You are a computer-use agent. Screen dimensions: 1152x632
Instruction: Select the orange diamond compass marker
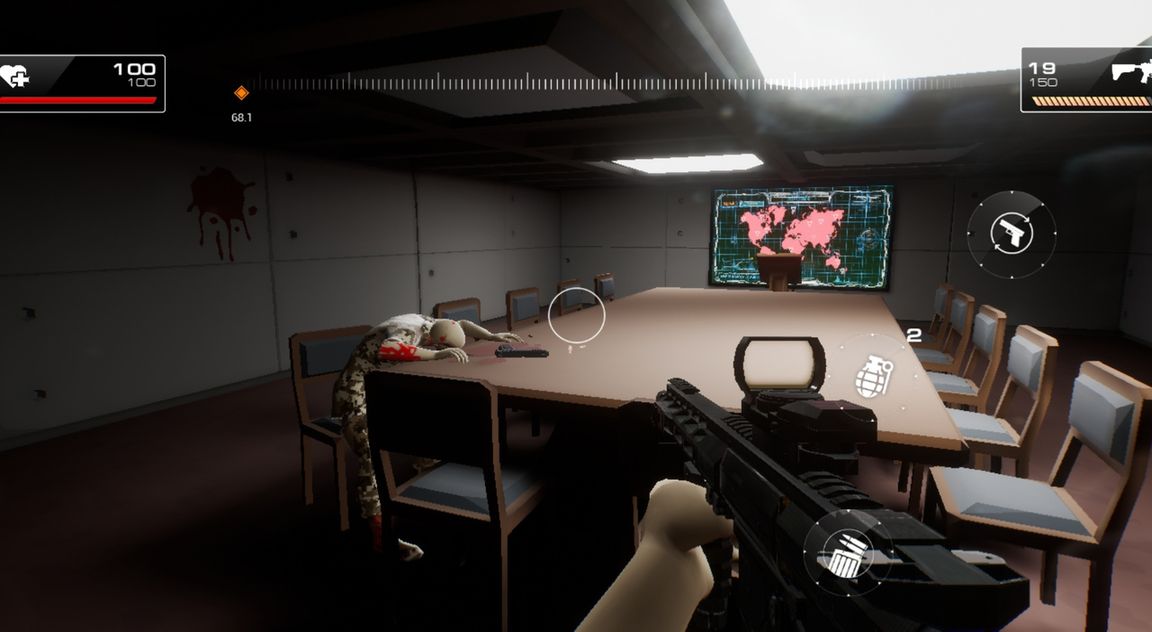point(241,93)
